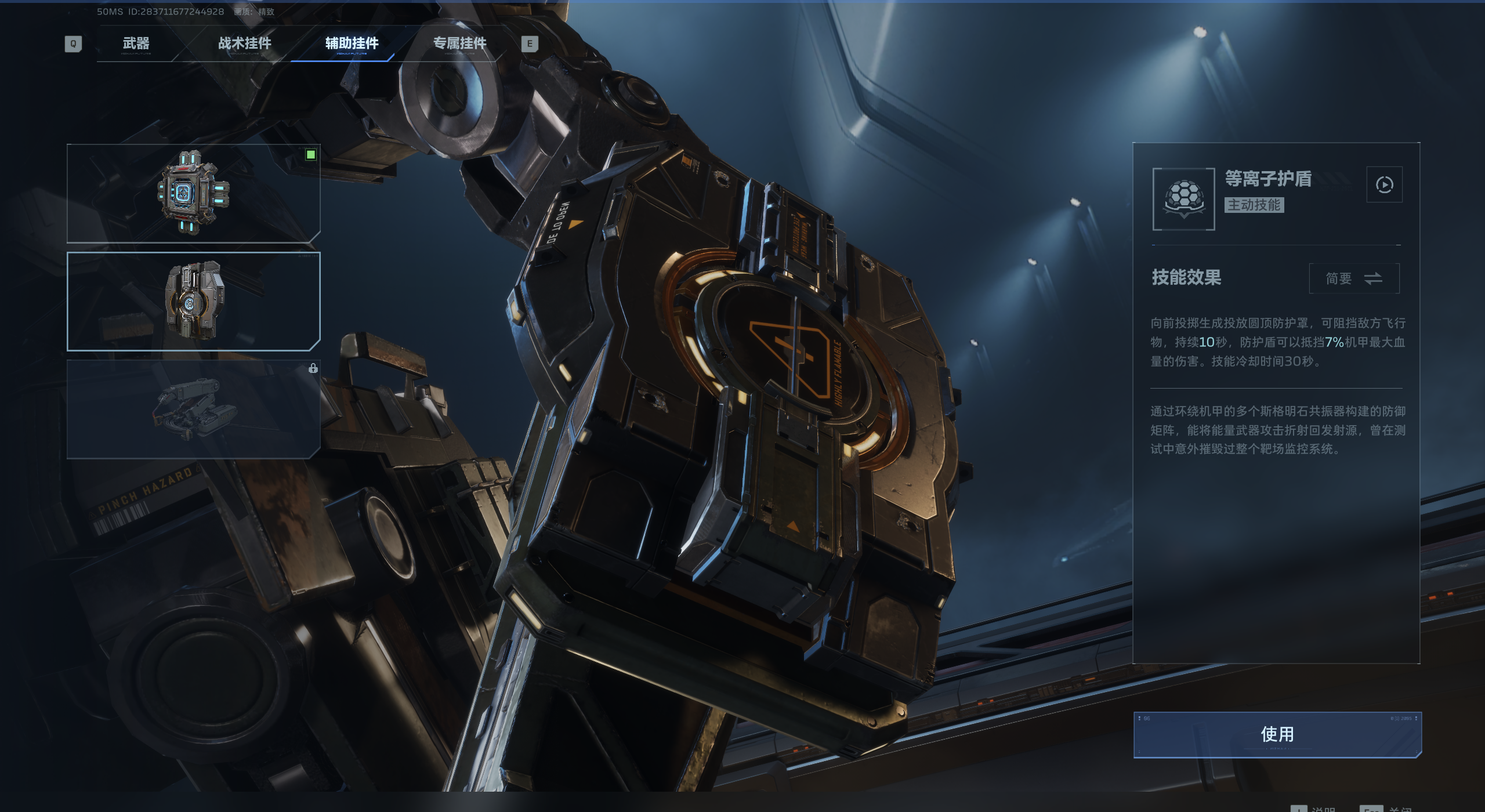The height and width of the screenshot is (812, 1485).
Task: Open the 战术挂件 tab
Action: tap(244, 43)
